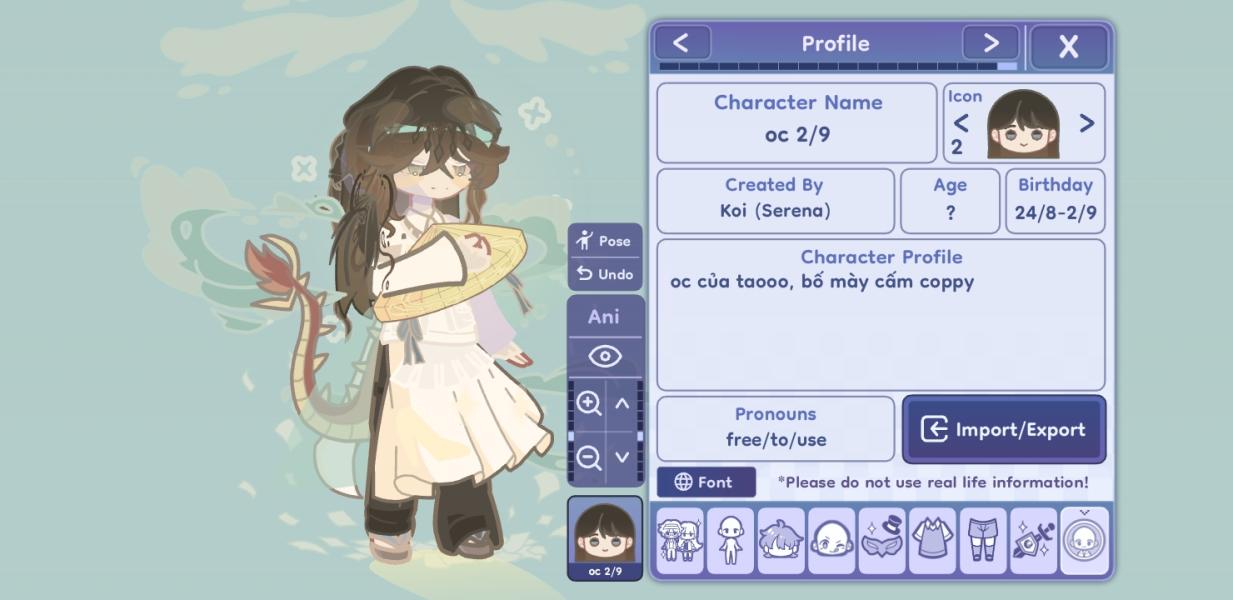
Task: Switch to the previous character icon
Action: point(961,123)
